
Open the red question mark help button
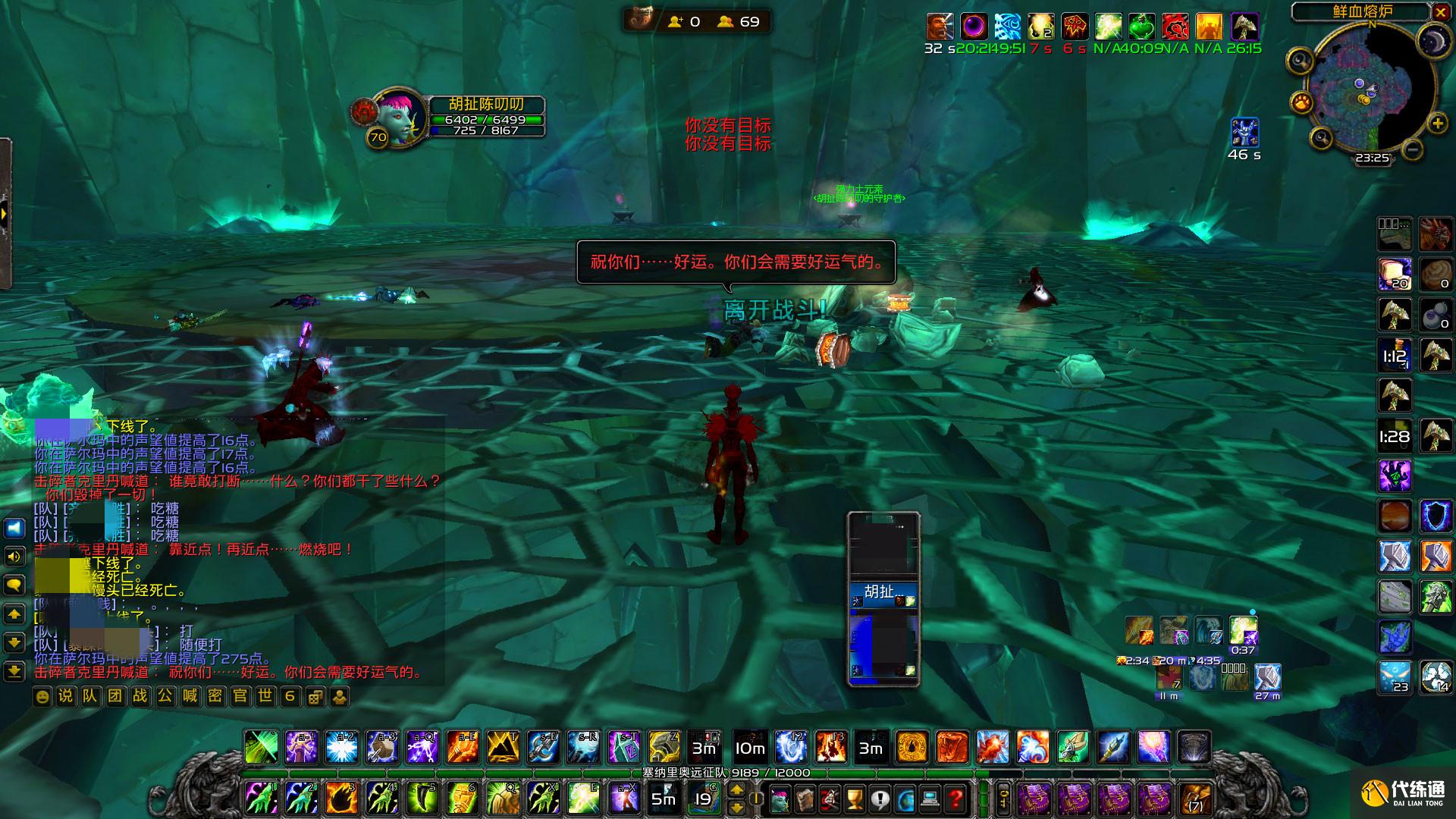click(x=956, y=798)
